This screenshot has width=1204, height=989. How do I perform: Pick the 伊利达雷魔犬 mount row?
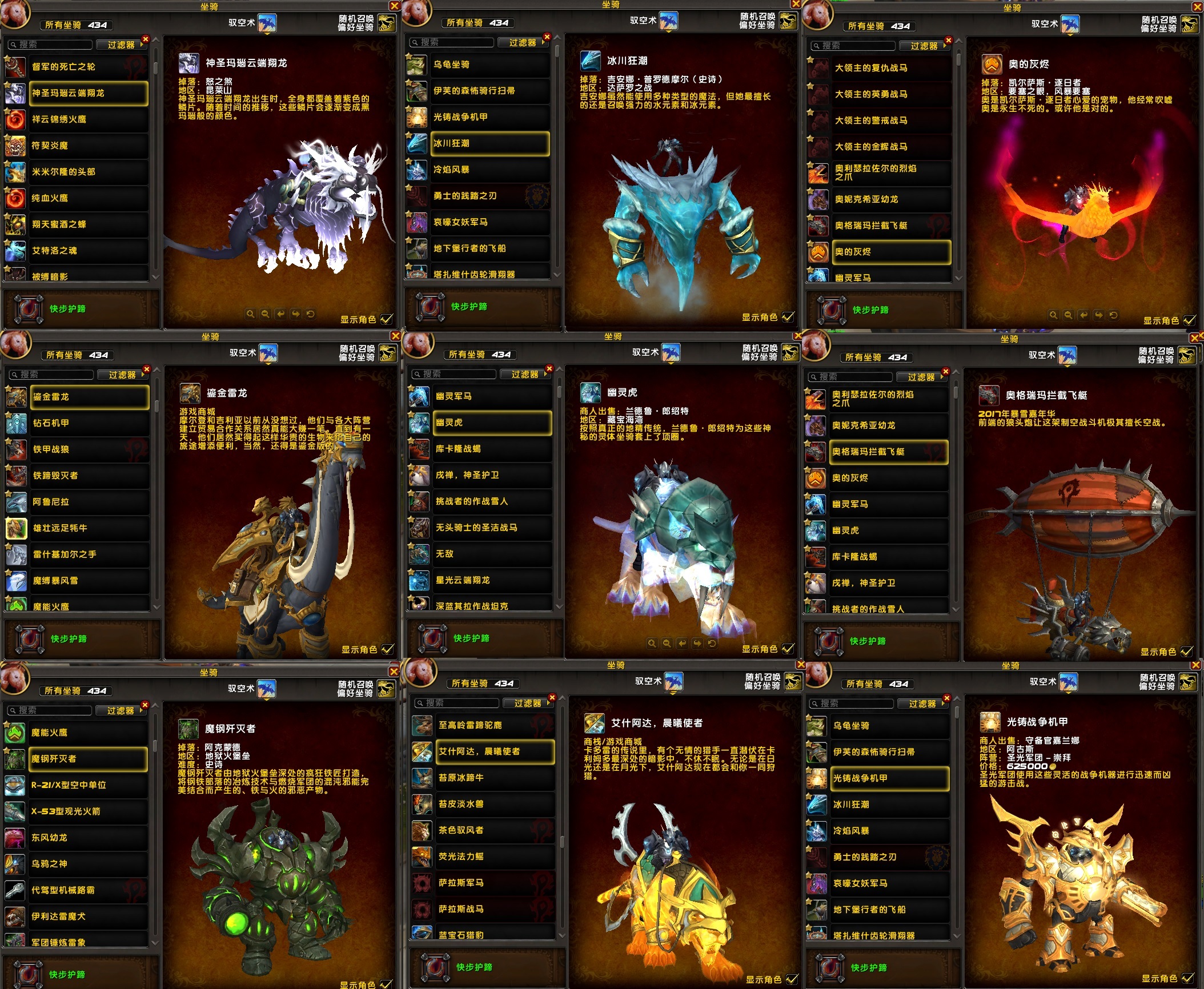(x=89, y=916)
